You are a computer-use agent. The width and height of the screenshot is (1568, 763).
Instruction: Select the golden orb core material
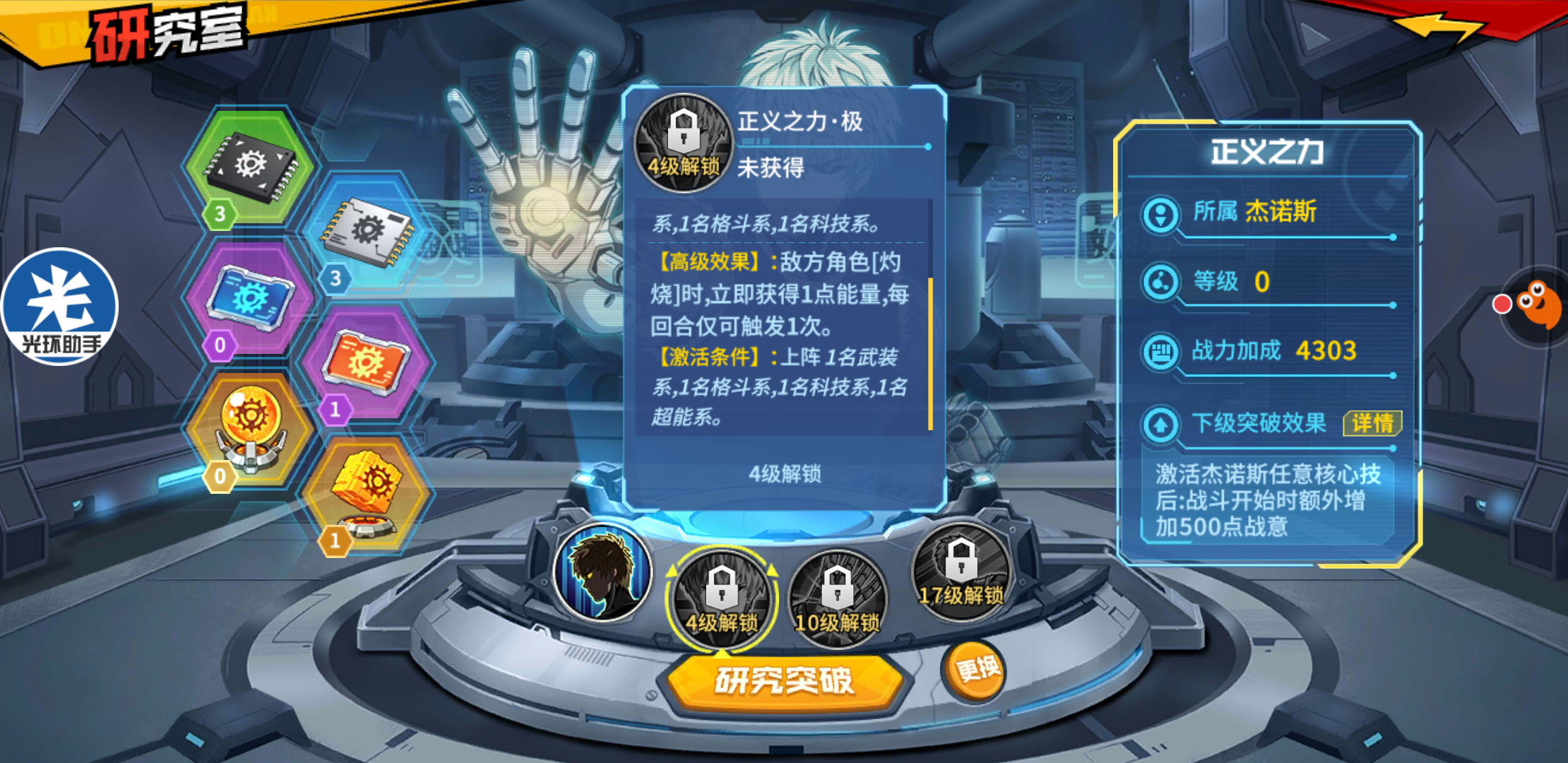click(x=249, y=428)
